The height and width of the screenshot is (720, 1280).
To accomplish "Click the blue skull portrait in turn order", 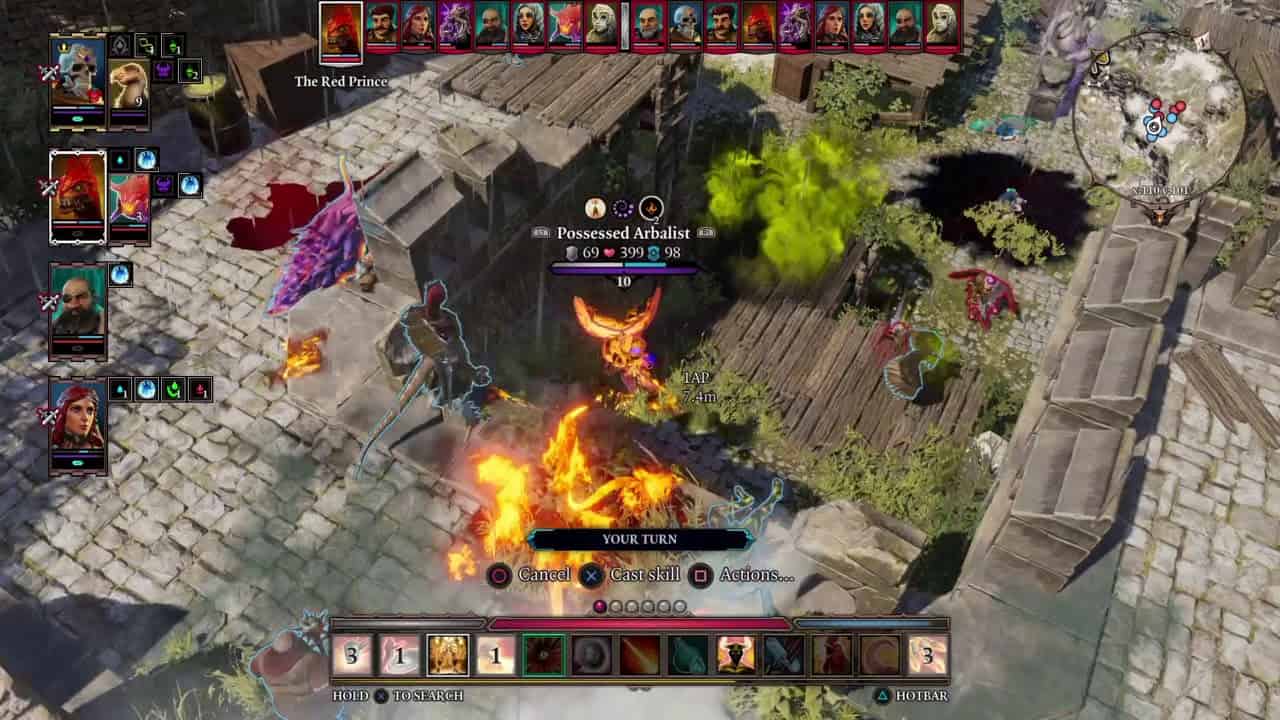I will 684,25.
